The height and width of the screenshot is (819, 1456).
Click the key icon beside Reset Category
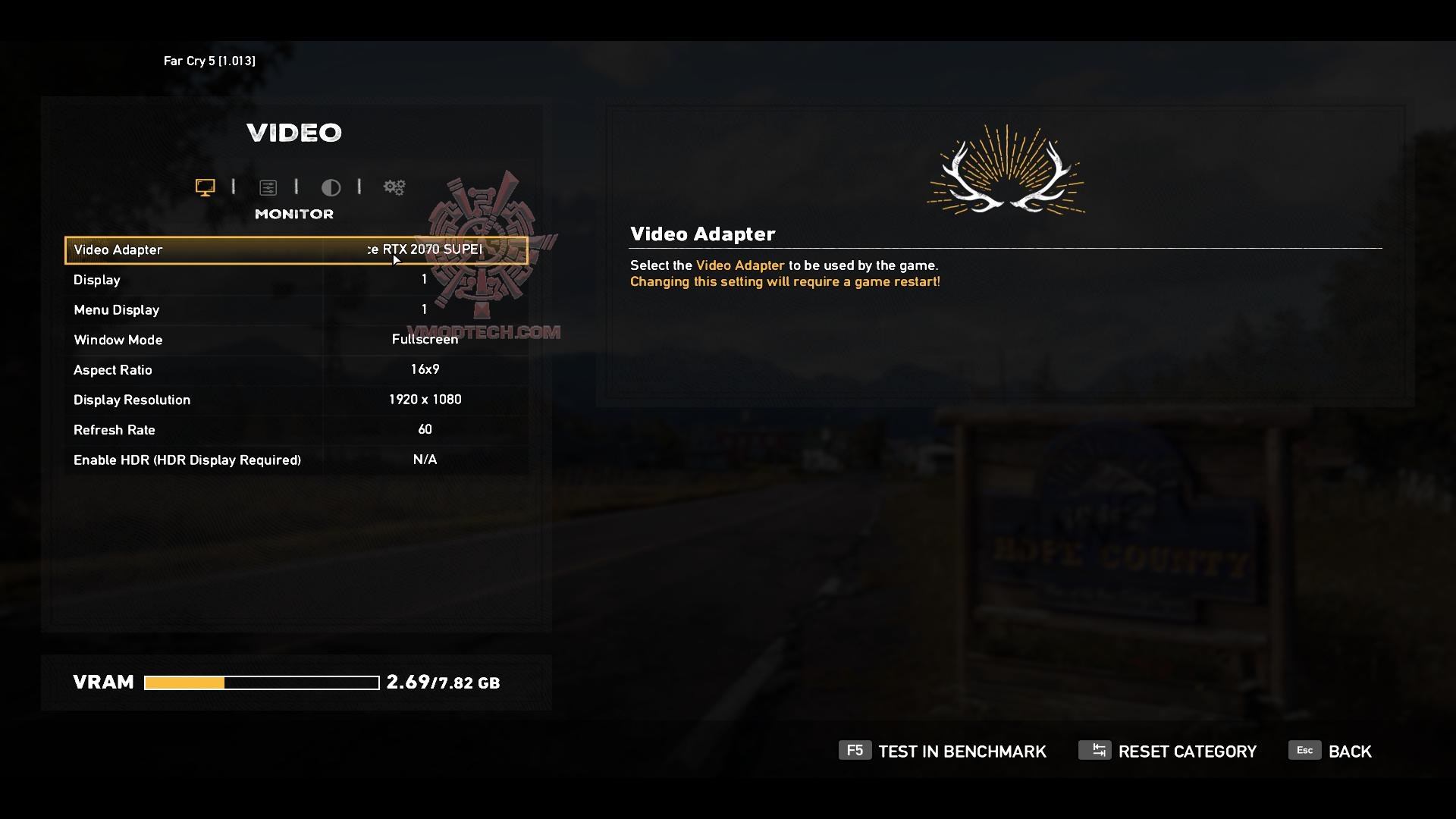pos(1095,750)
